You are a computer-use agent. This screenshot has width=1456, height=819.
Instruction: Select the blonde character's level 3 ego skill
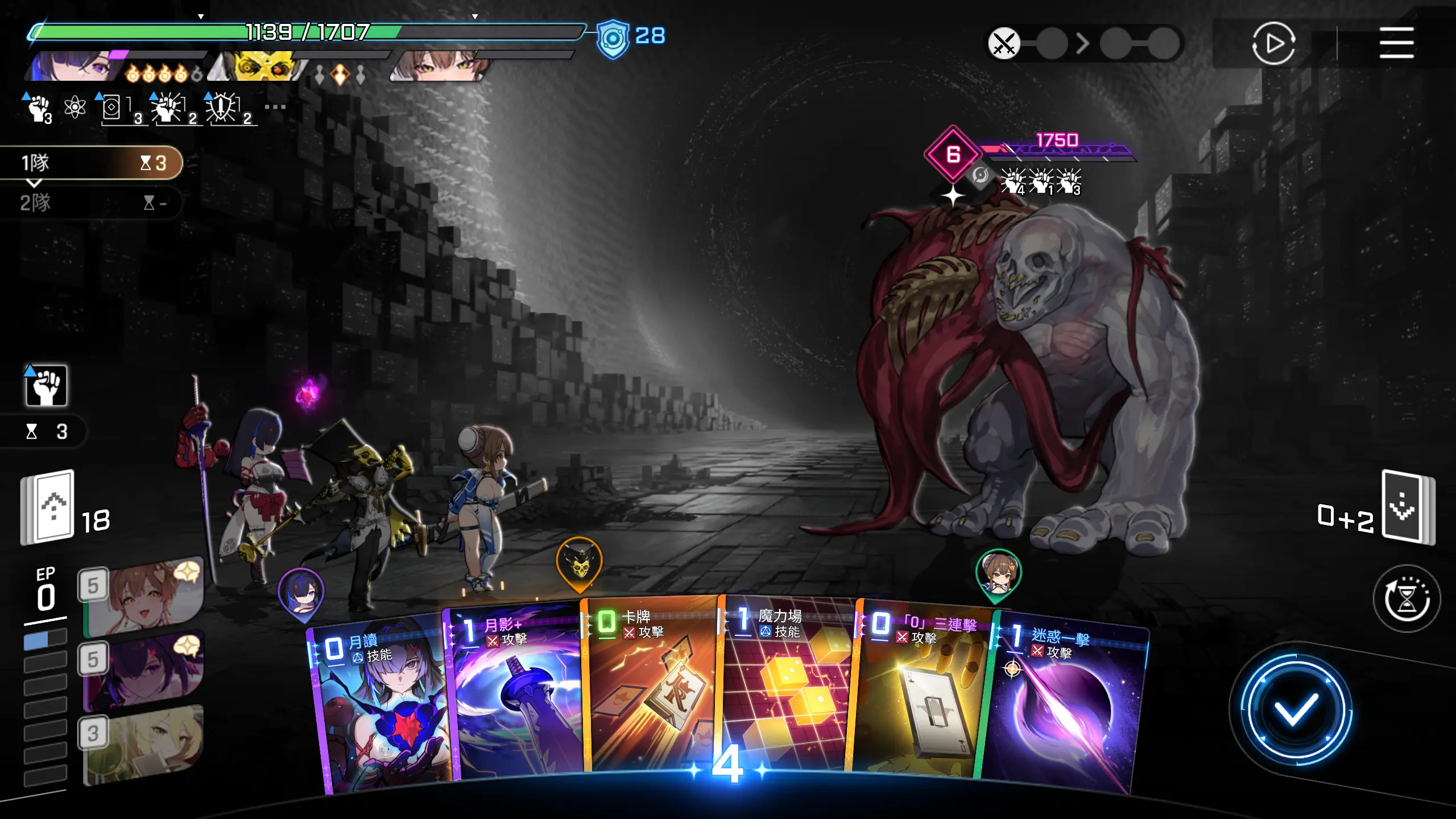tap(145, 745)
